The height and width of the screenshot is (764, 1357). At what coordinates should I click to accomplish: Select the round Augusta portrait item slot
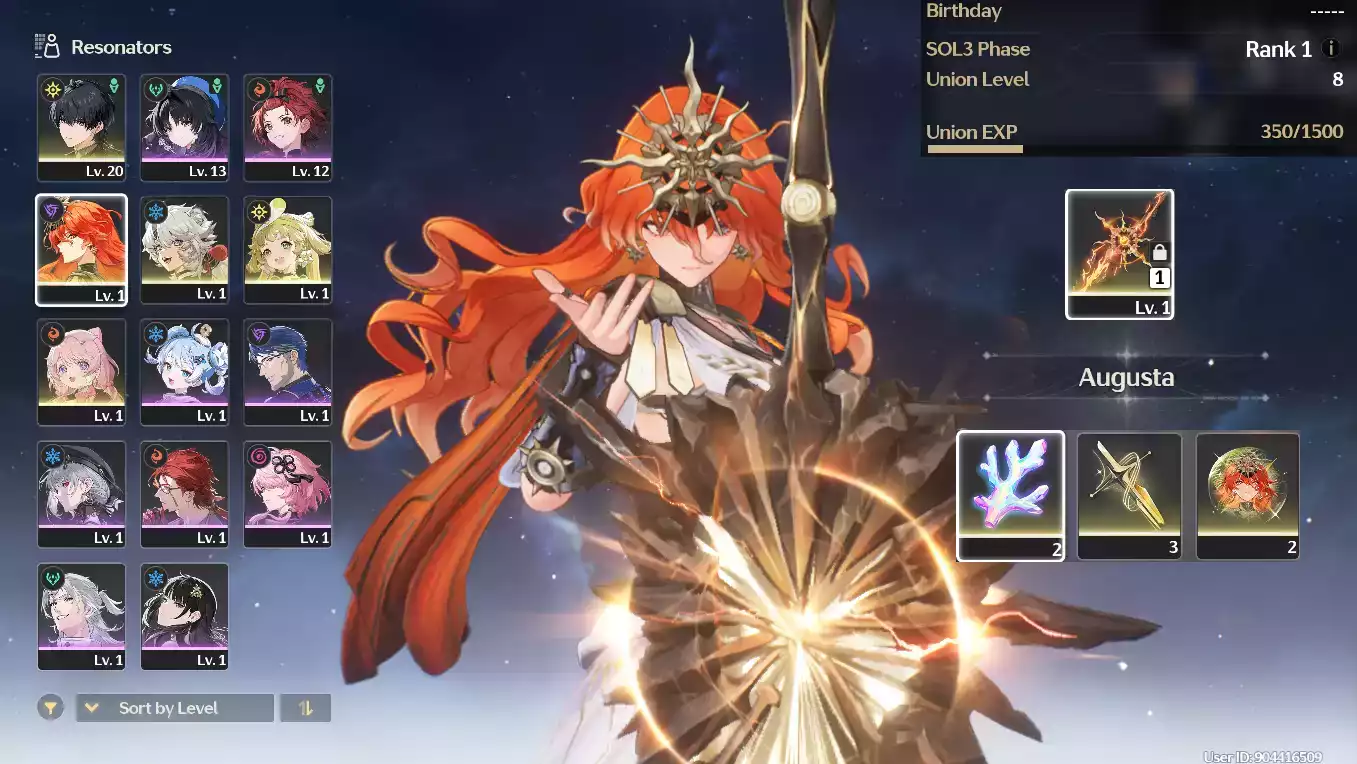pyautogui.click(x=1247, y=495)
